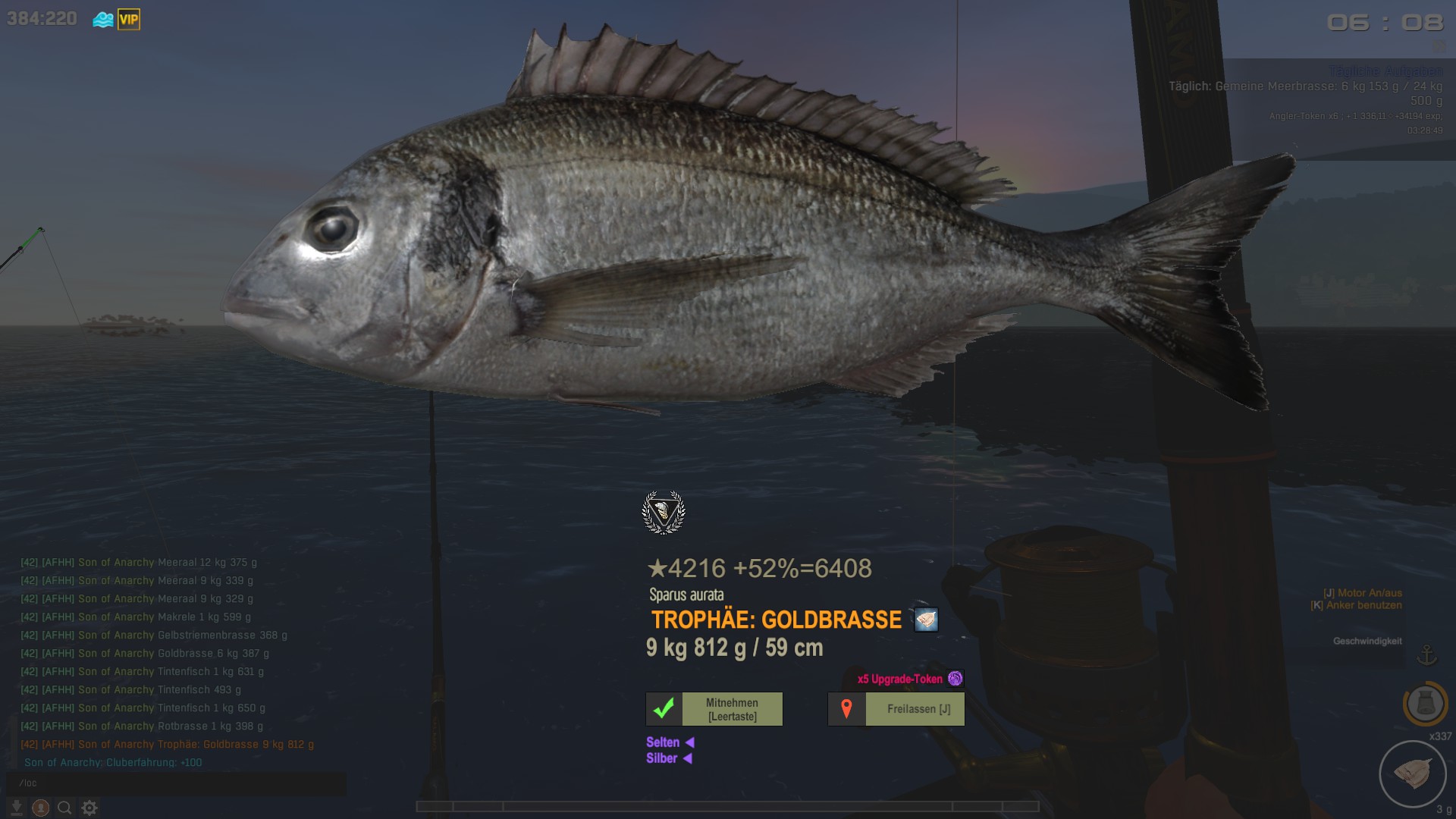Viewport: 1456px width, 819px height.
Task: Click the trophy emblem badge
Action: click(664, 513)
